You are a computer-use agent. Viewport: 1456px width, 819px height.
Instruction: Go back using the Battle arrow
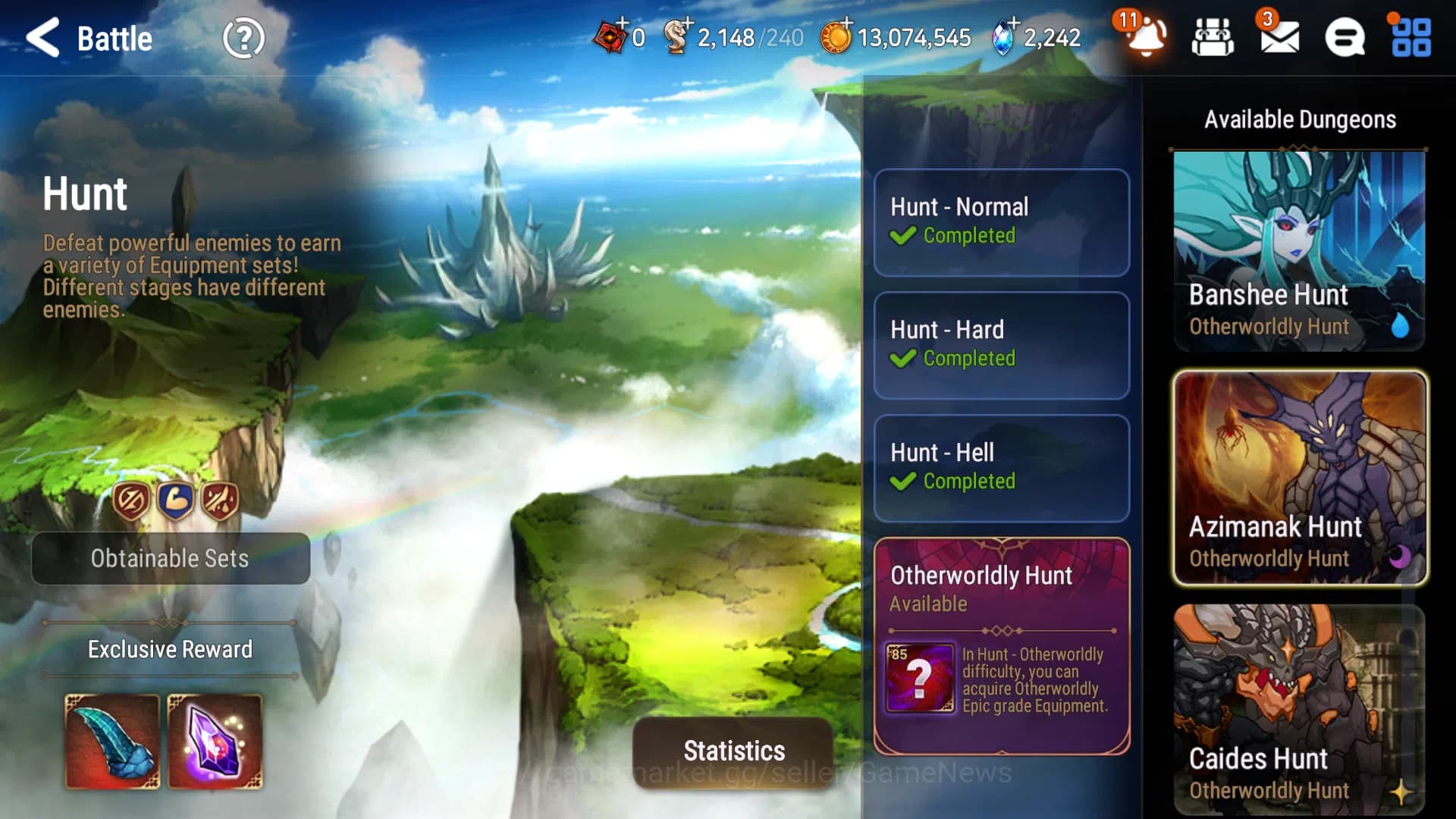45,38
